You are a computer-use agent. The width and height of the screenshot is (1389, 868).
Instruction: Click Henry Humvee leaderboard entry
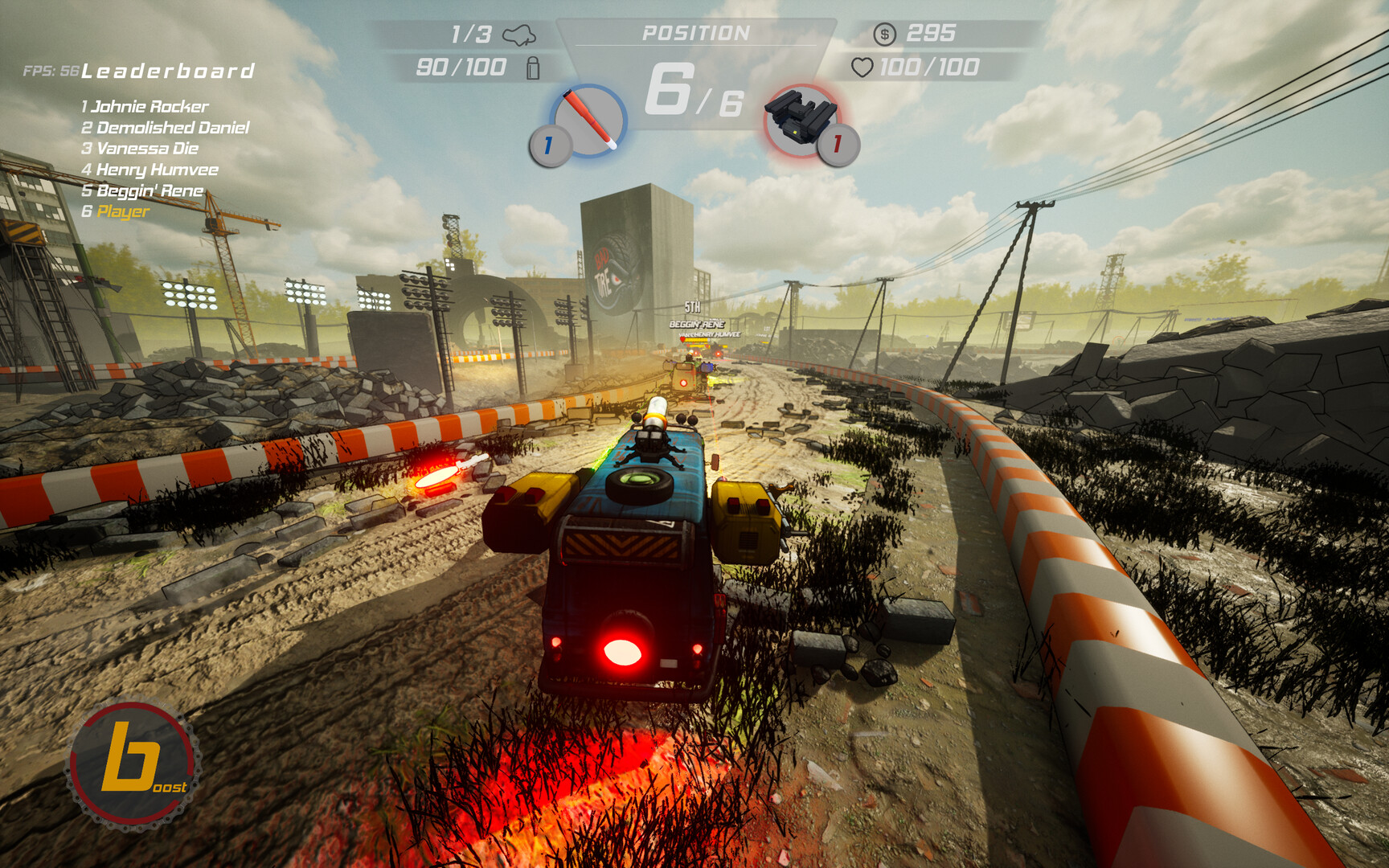pyautogui.click(x=150, y=170)
